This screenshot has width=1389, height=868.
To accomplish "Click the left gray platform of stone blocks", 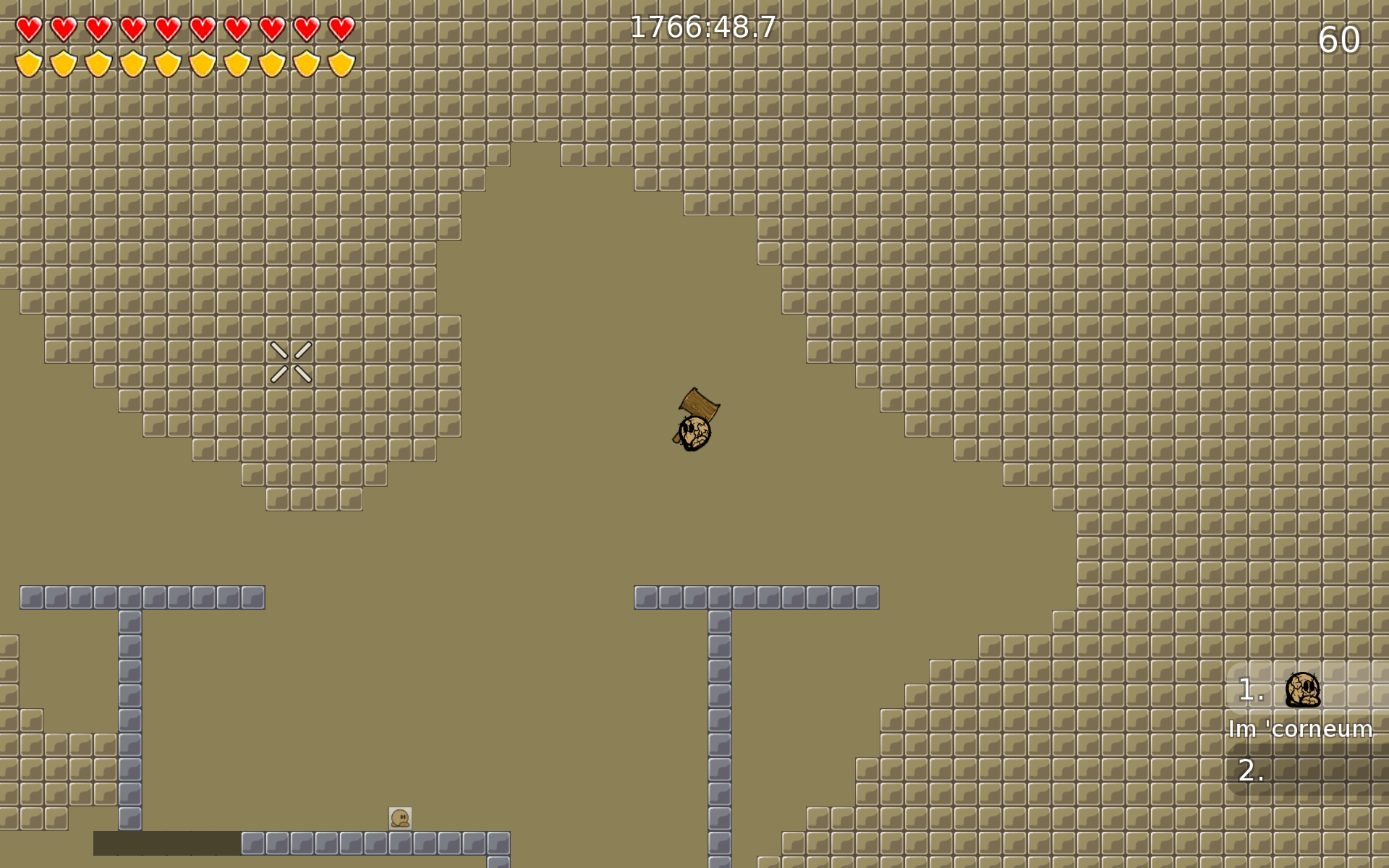I will coord(141,597).
